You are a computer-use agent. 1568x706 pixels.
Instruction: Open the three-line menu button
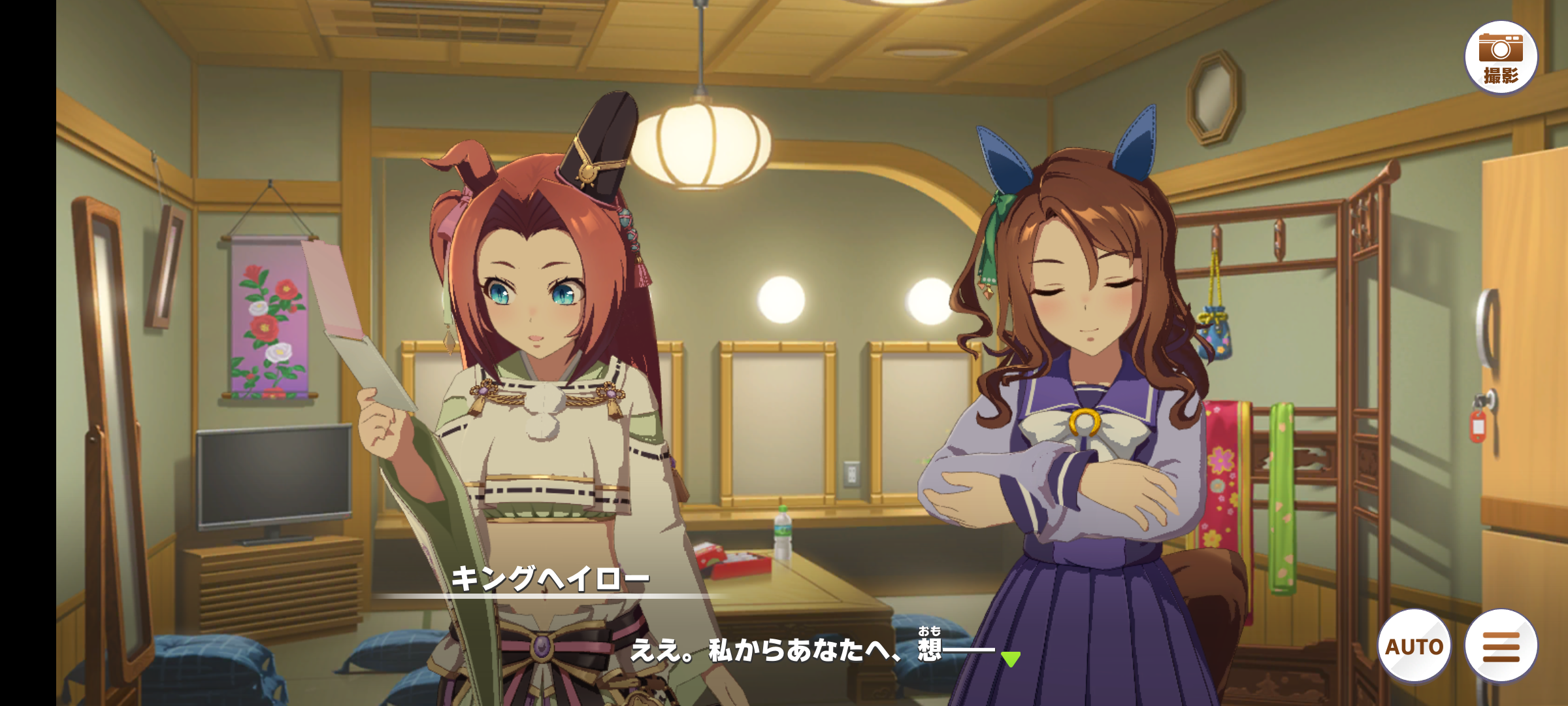1501,646
